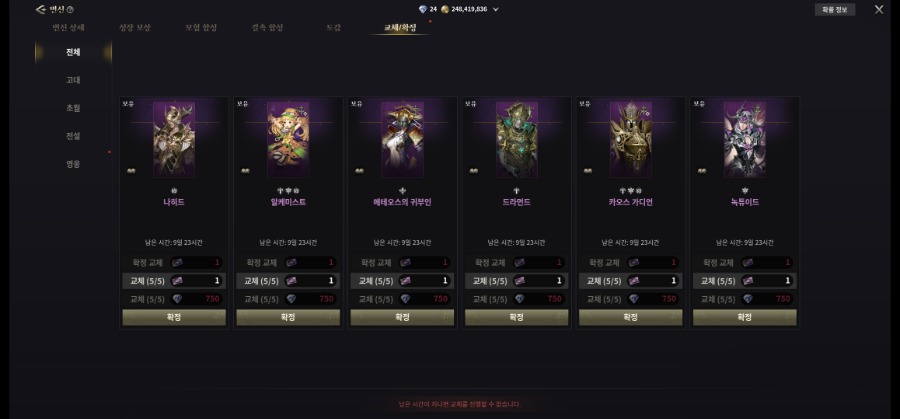Choose the 녹튜이드 card portrait

(744, 139)
